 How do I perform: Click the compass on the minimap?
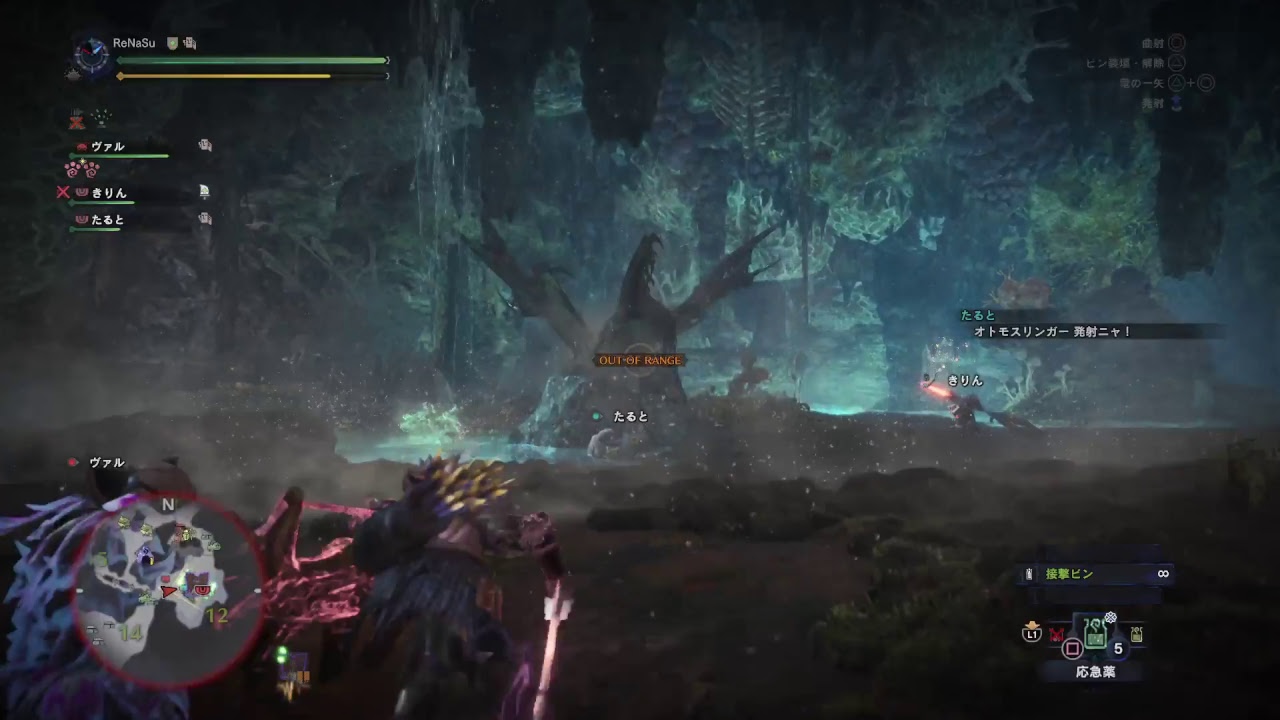tap(170, 505)
